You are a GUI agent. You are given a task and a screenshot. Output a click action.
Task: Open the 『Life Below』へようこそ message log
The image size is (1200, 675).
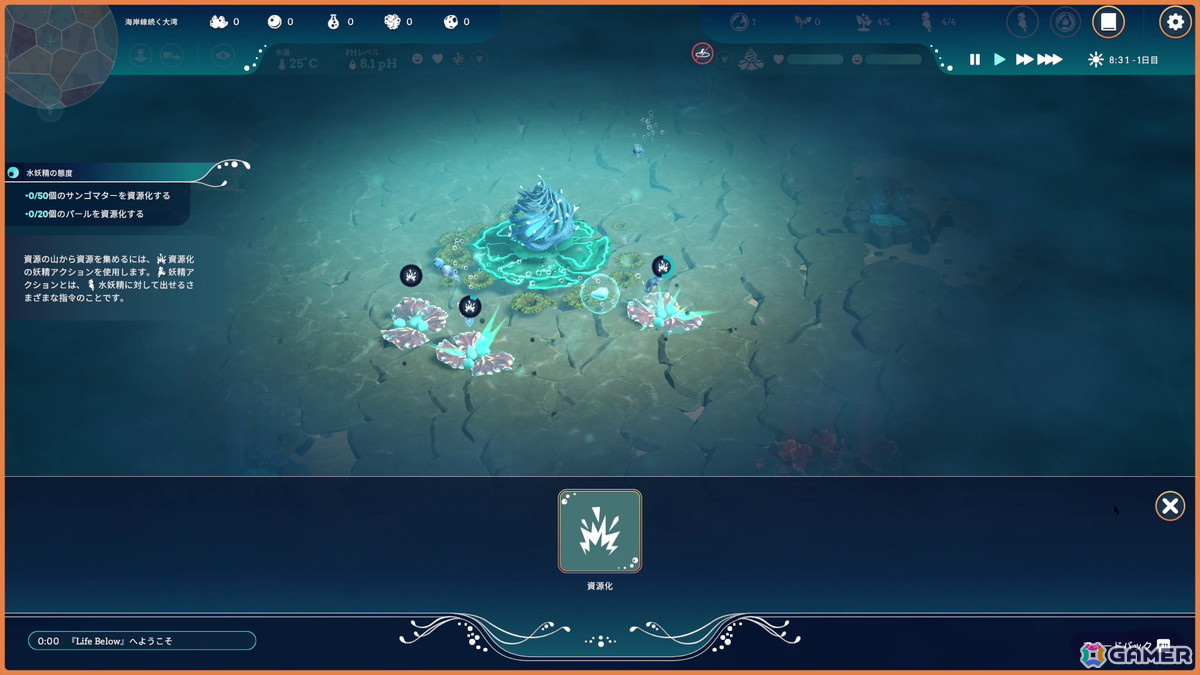coord(142,641)
